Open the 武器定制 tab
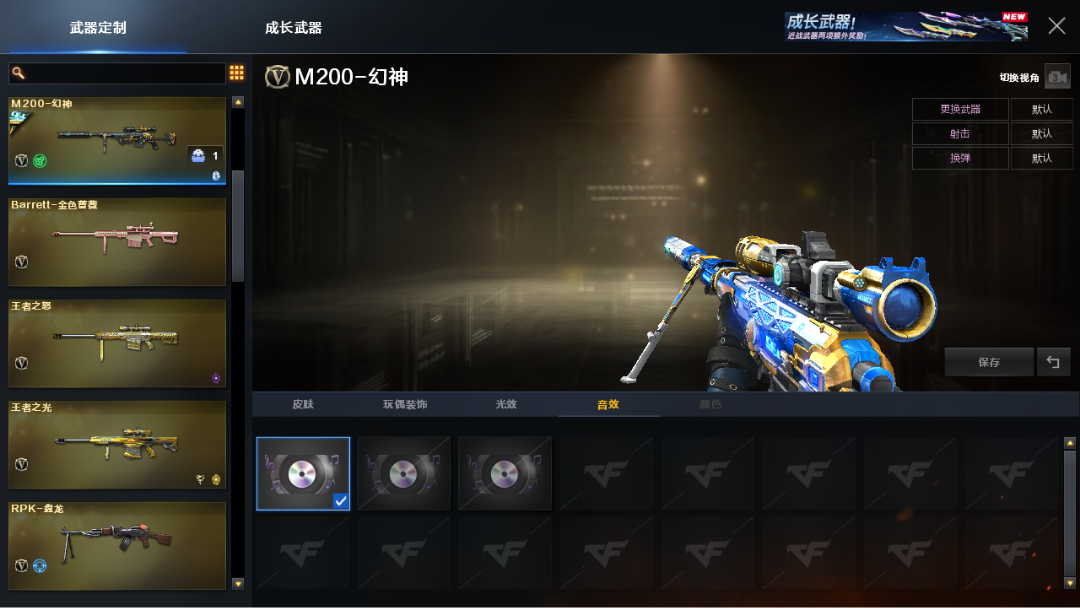The height and width of the screenshot is (608, 1080). point(98,28)
